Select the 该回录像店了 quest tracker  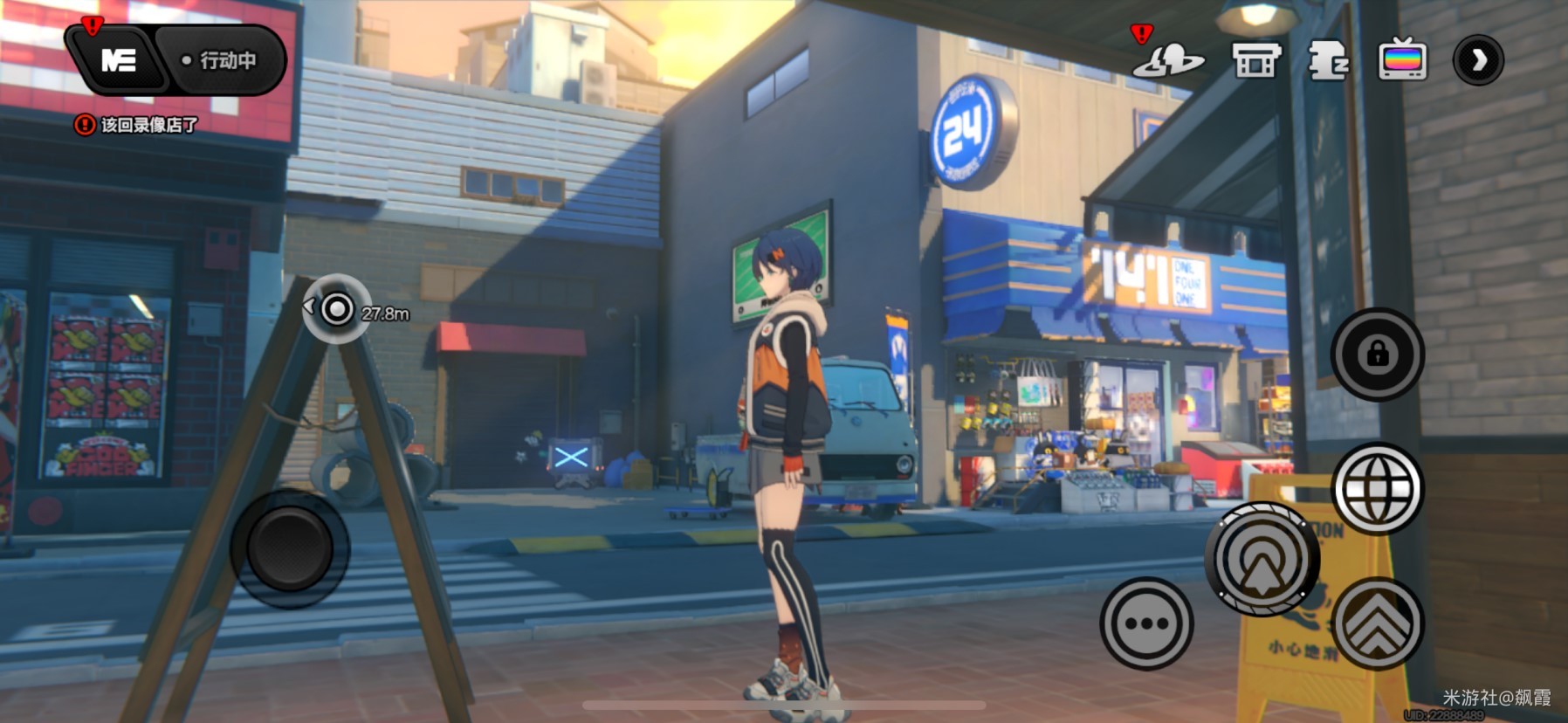point(137,125)
